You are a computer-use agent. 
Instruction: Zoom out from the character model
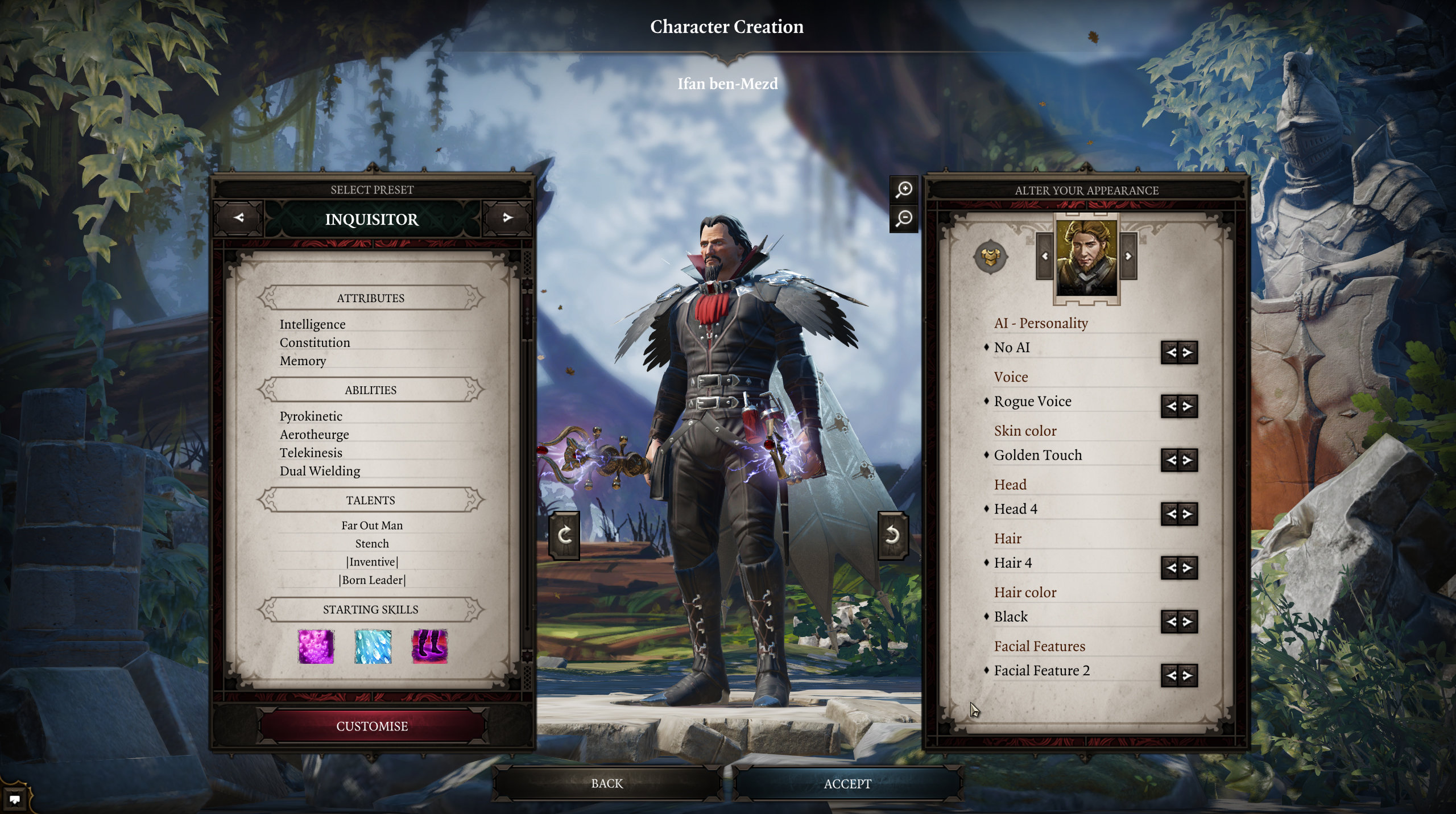tap(904, 218)
